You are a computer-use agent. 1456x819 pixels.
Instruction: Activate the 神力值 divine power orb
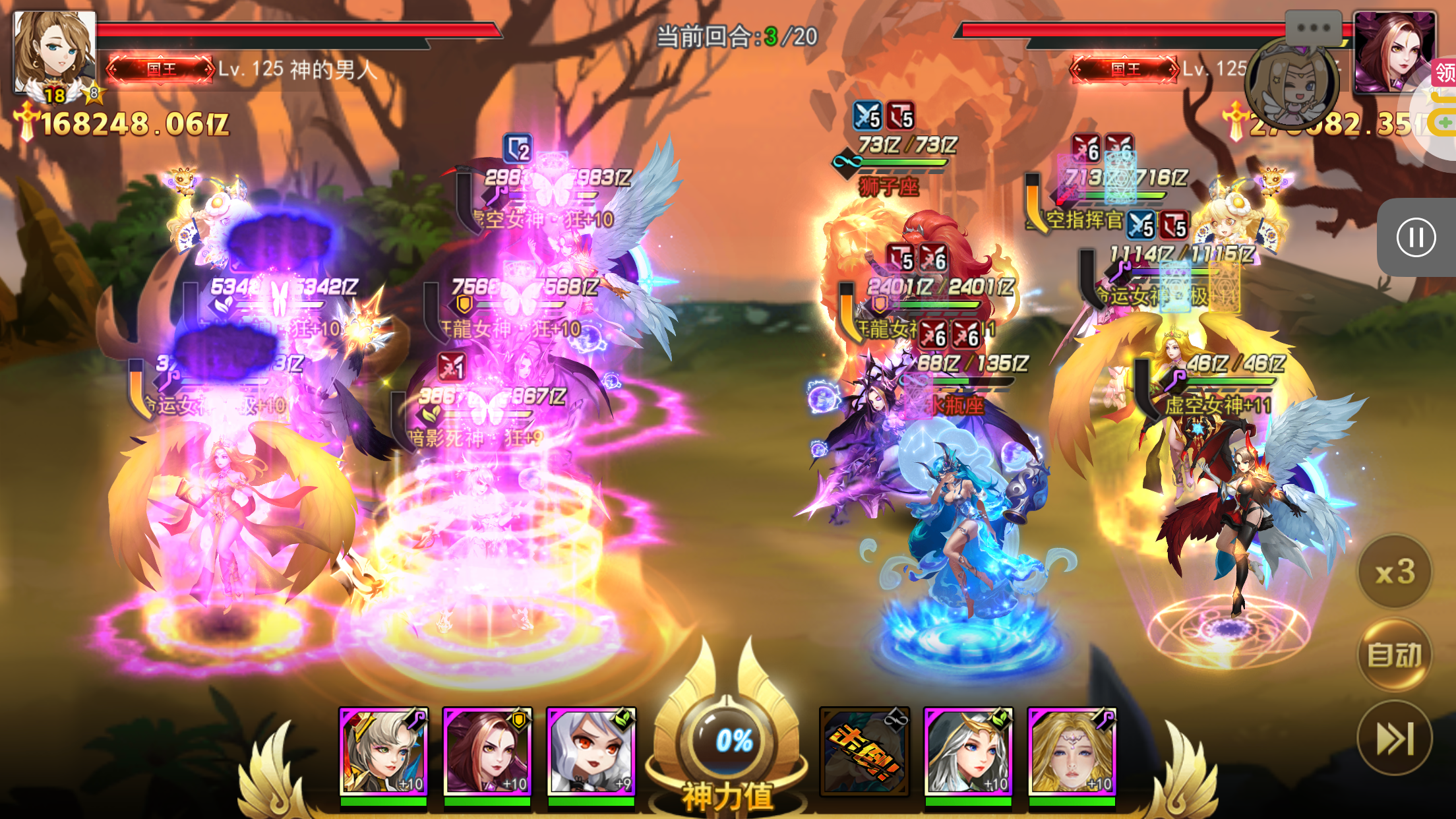(x=733, y=741)
